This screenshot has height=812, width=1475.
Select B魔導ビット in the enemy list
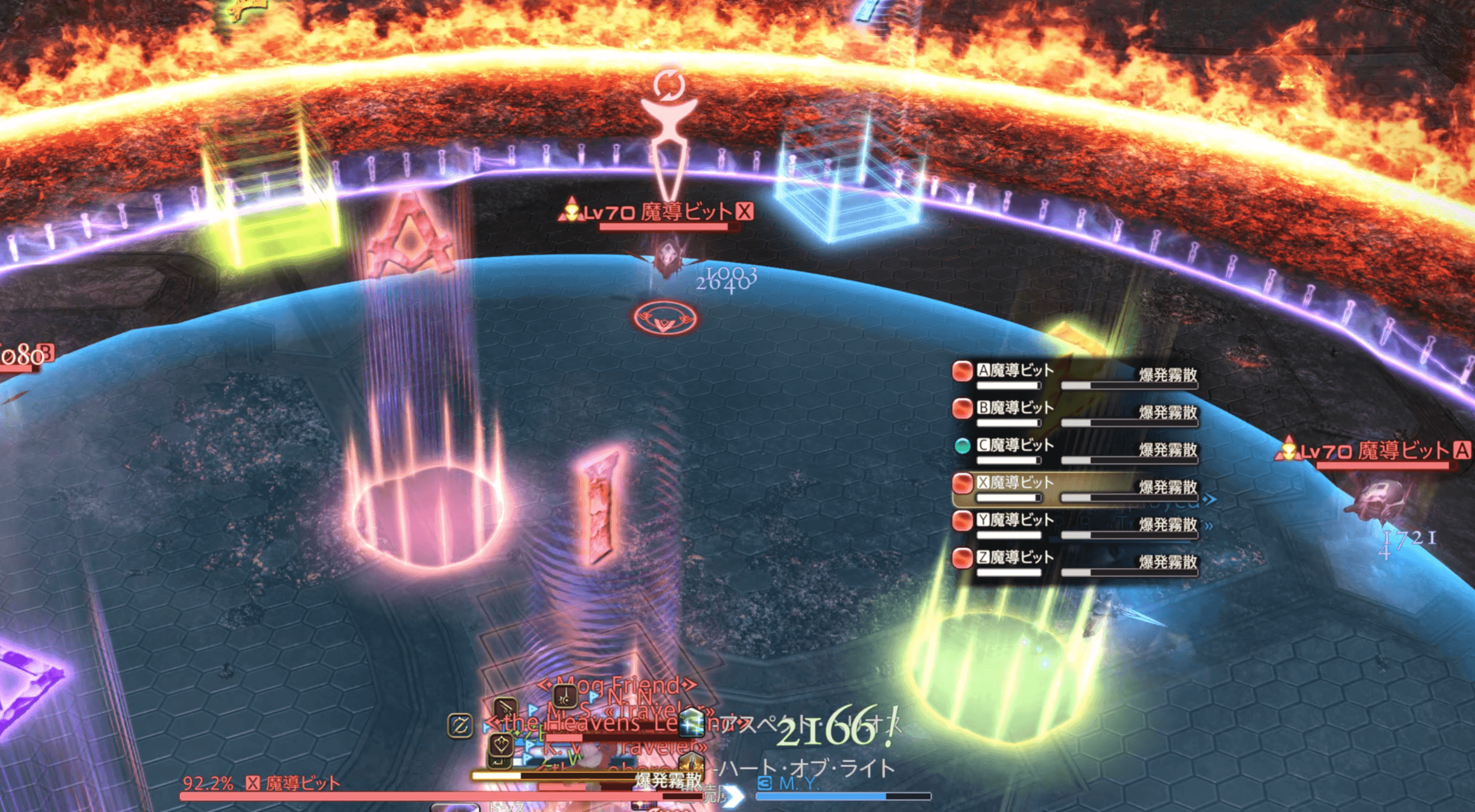(1015, 408)
